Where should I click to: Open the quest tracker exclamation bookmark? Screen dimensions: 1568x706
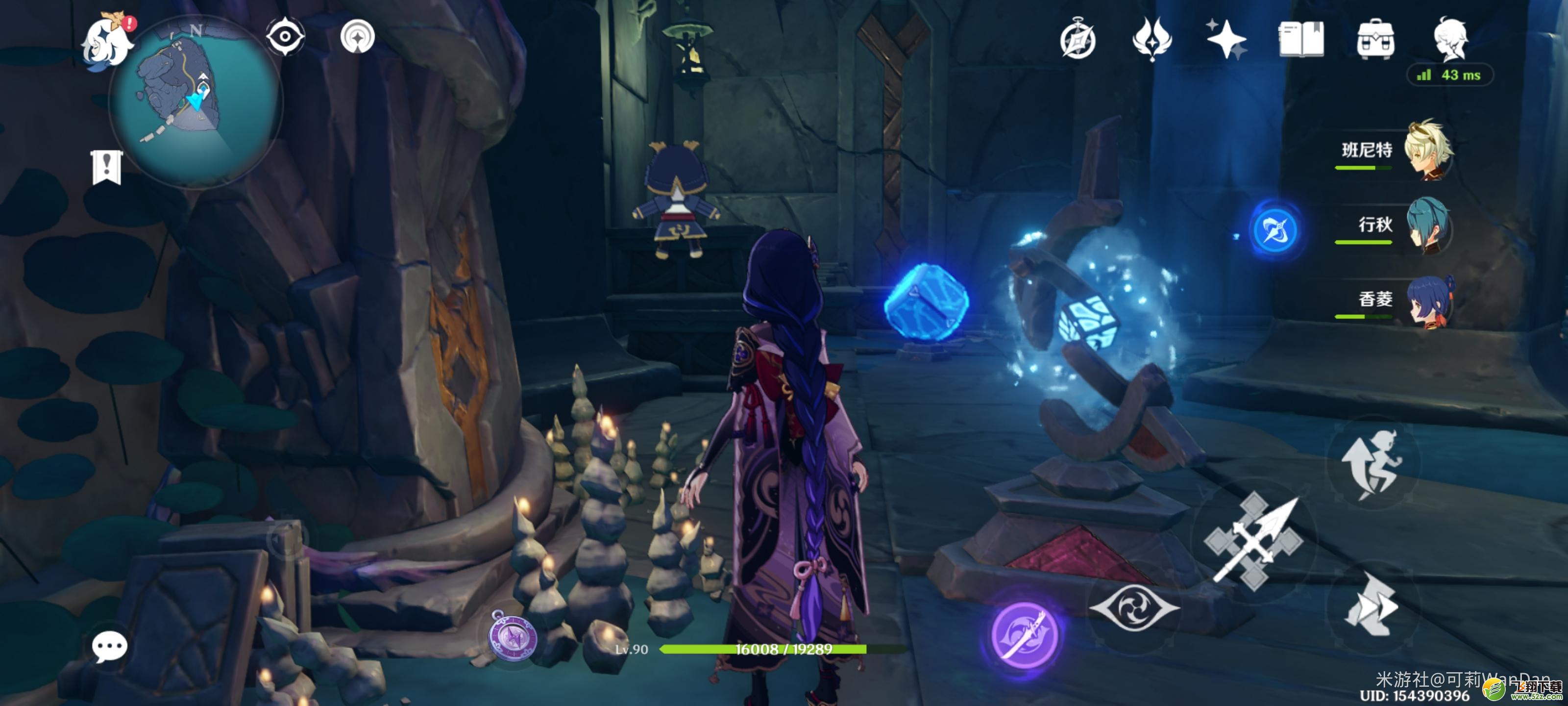click(x=107, y=166)
